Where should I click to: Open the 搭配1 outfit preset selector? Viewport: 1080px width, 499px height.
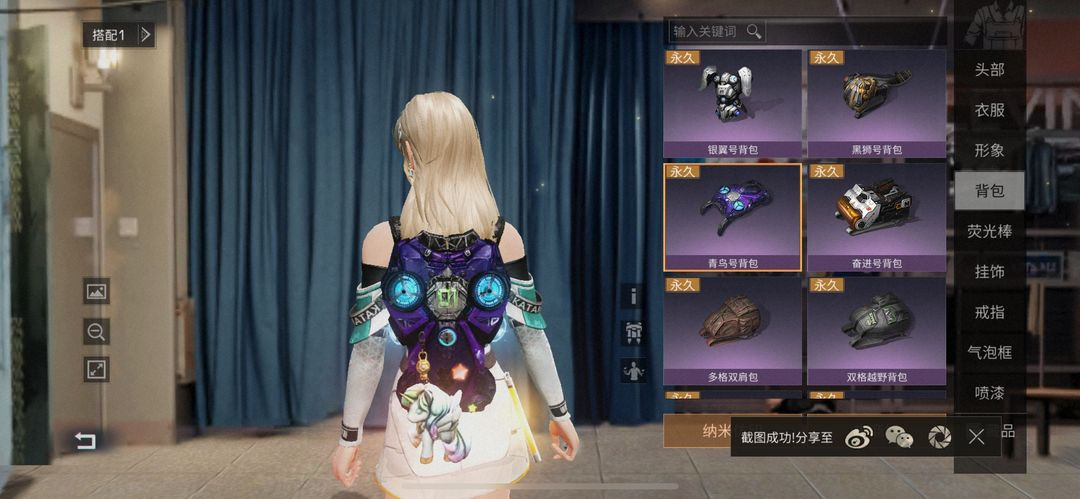[x=119, y=35]
